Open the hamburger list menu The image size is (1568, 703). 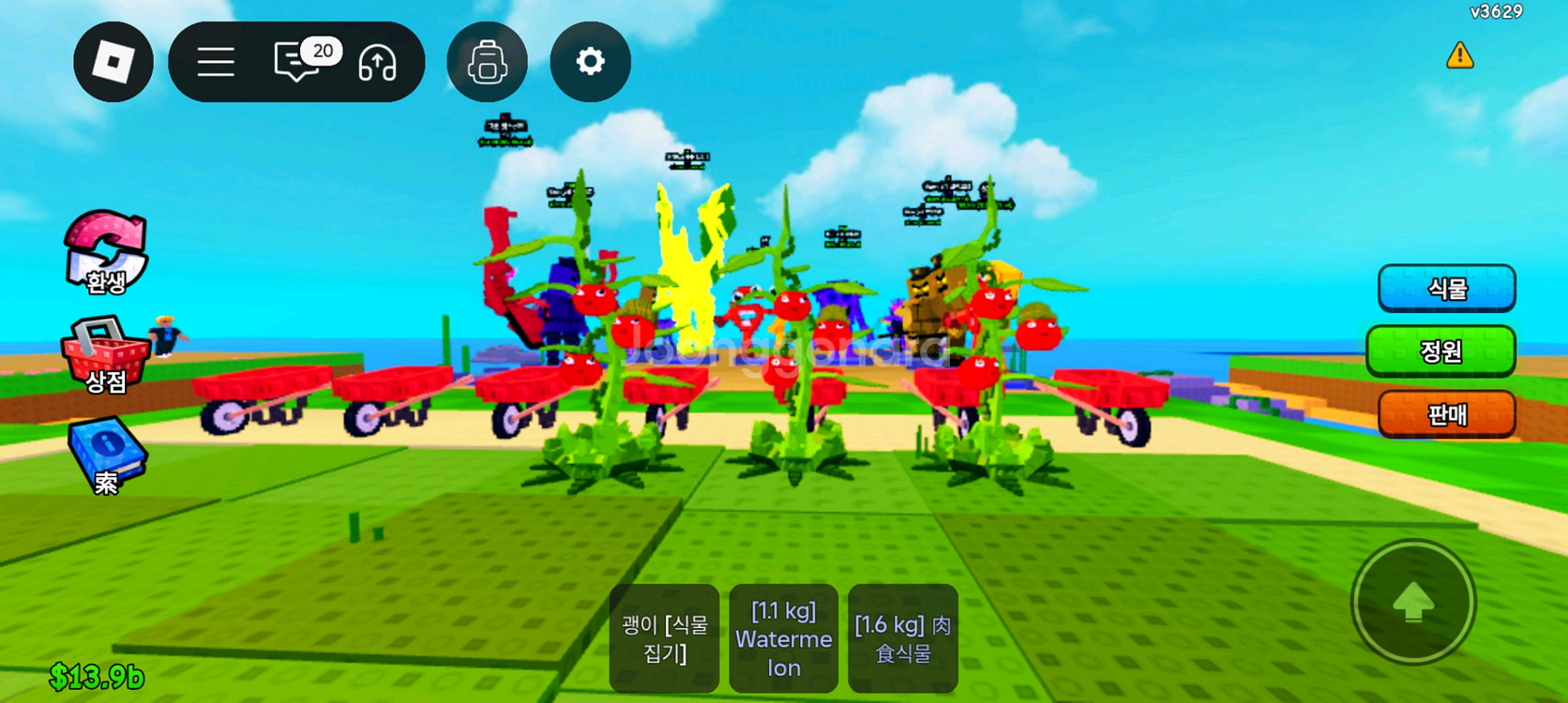(216, 63)
